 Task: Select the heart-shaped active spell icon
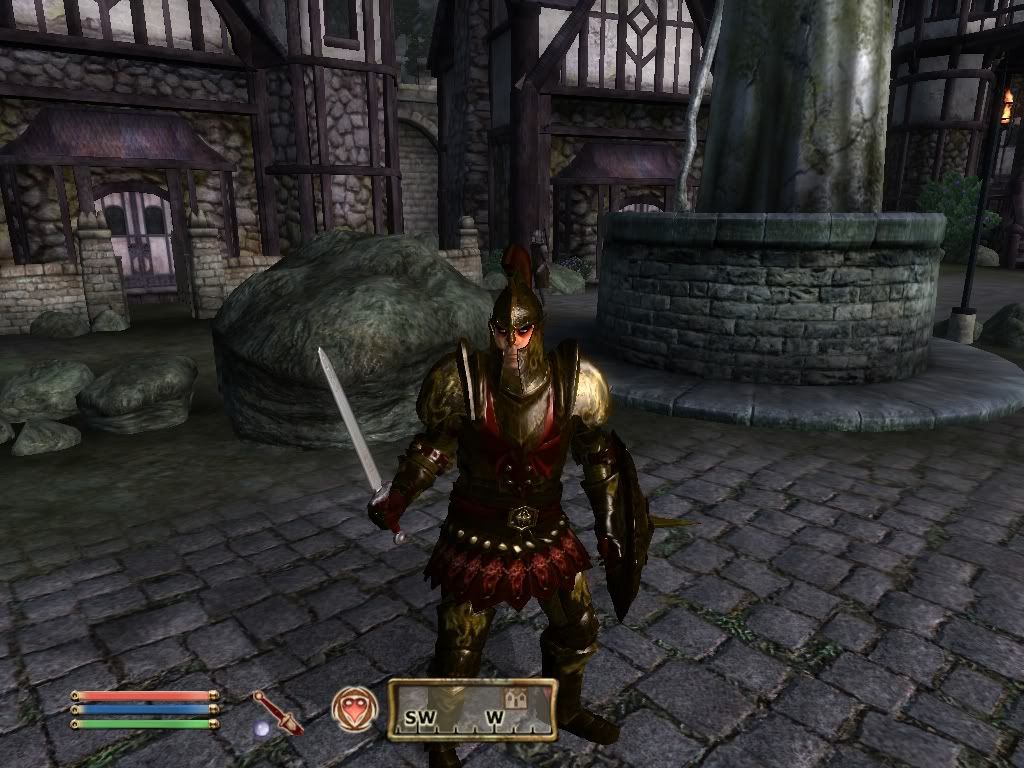click(x=355, y=708)
